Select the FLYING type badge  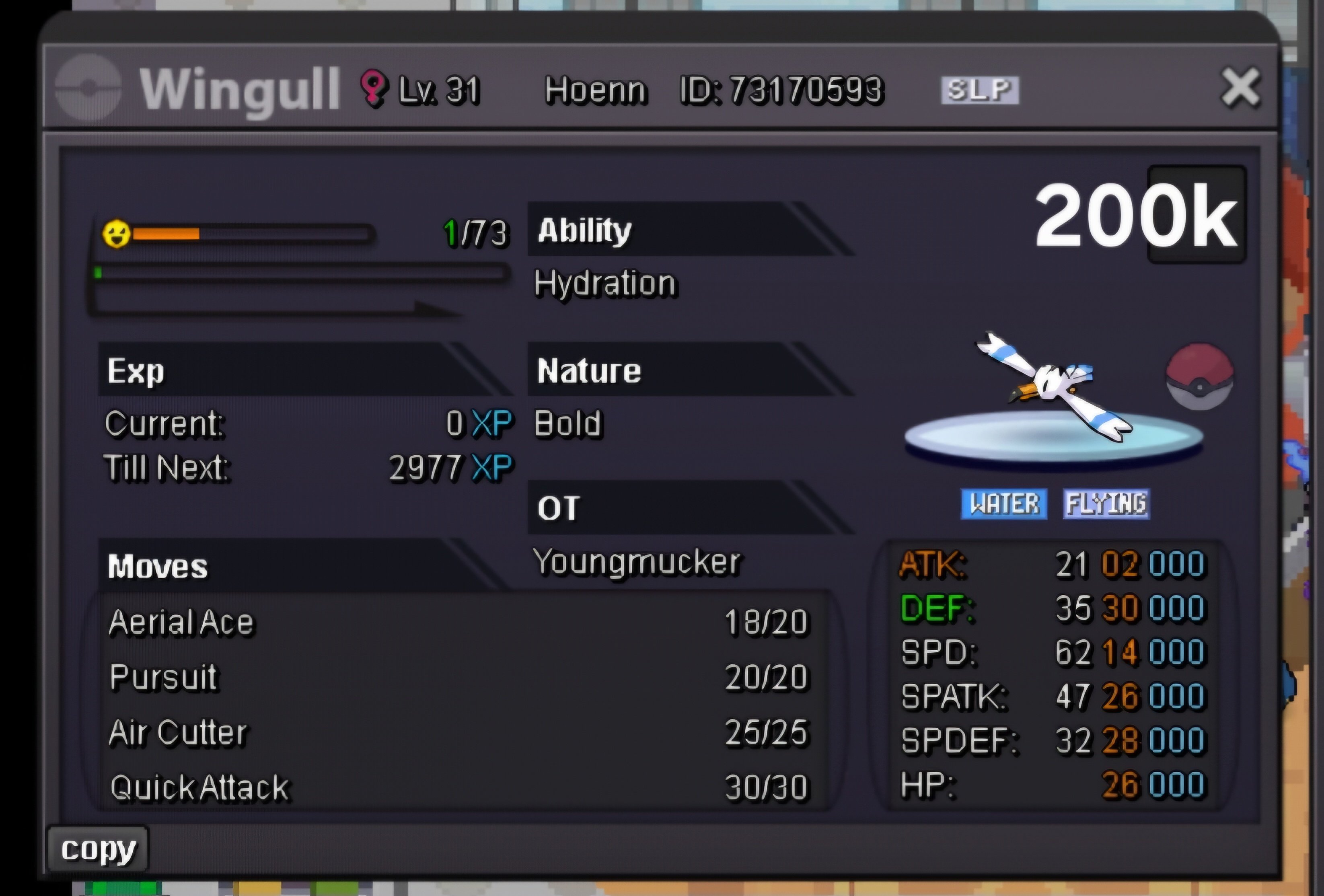[1107, 503]
